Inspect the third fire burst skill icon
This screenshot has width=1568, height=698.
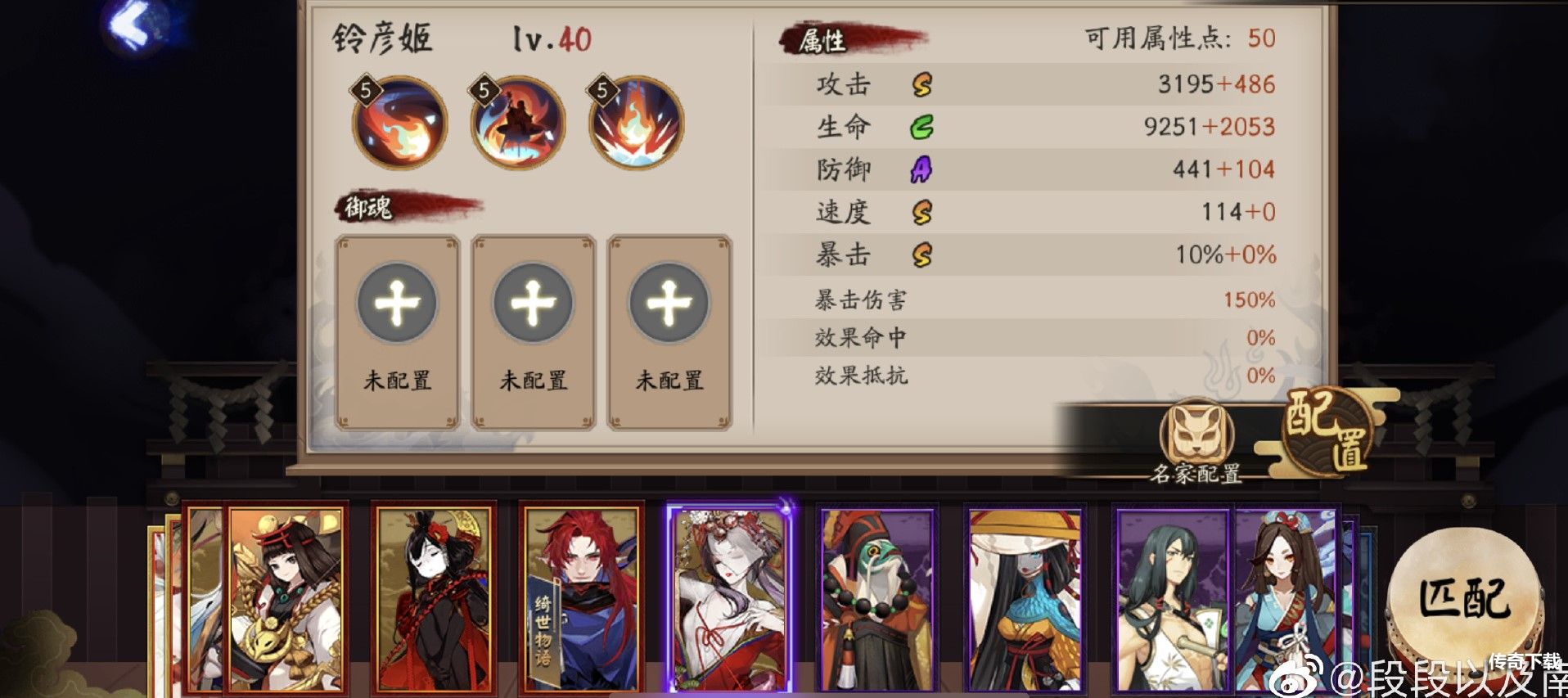coord(636,123)
